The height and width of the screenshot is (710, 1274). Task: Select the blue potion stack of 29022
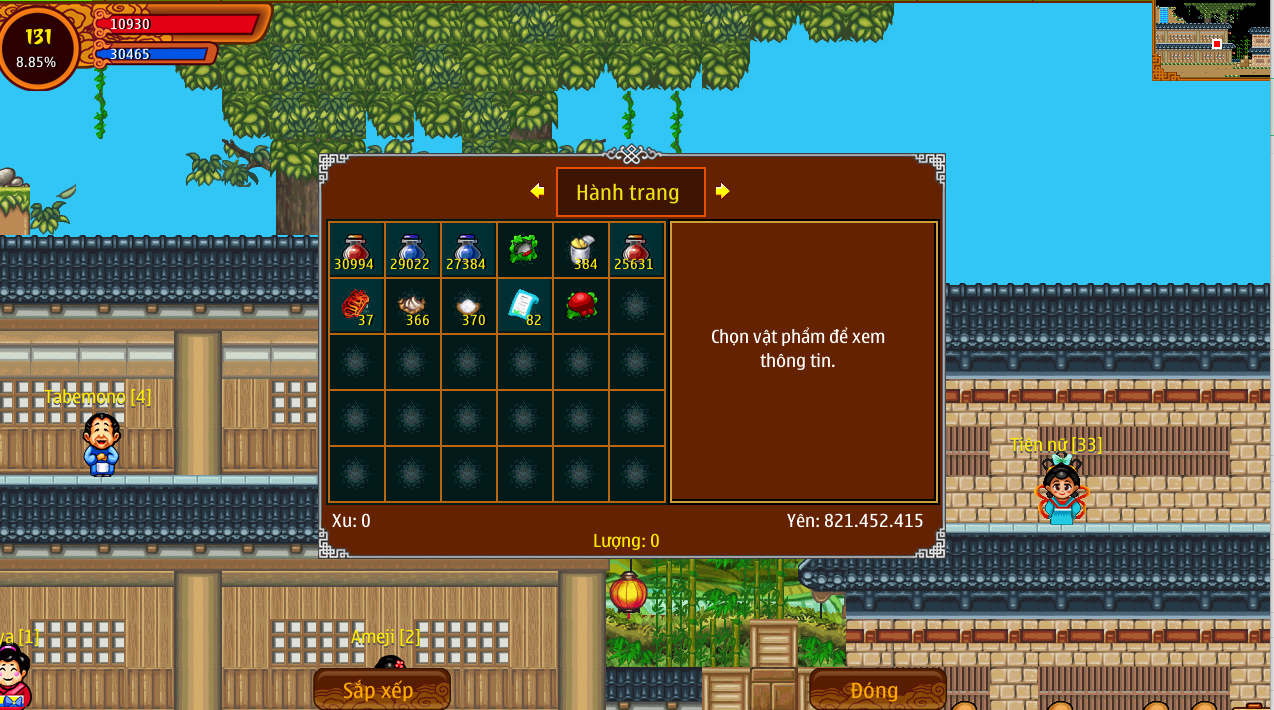pyautogui.click(x=412, y=250)
